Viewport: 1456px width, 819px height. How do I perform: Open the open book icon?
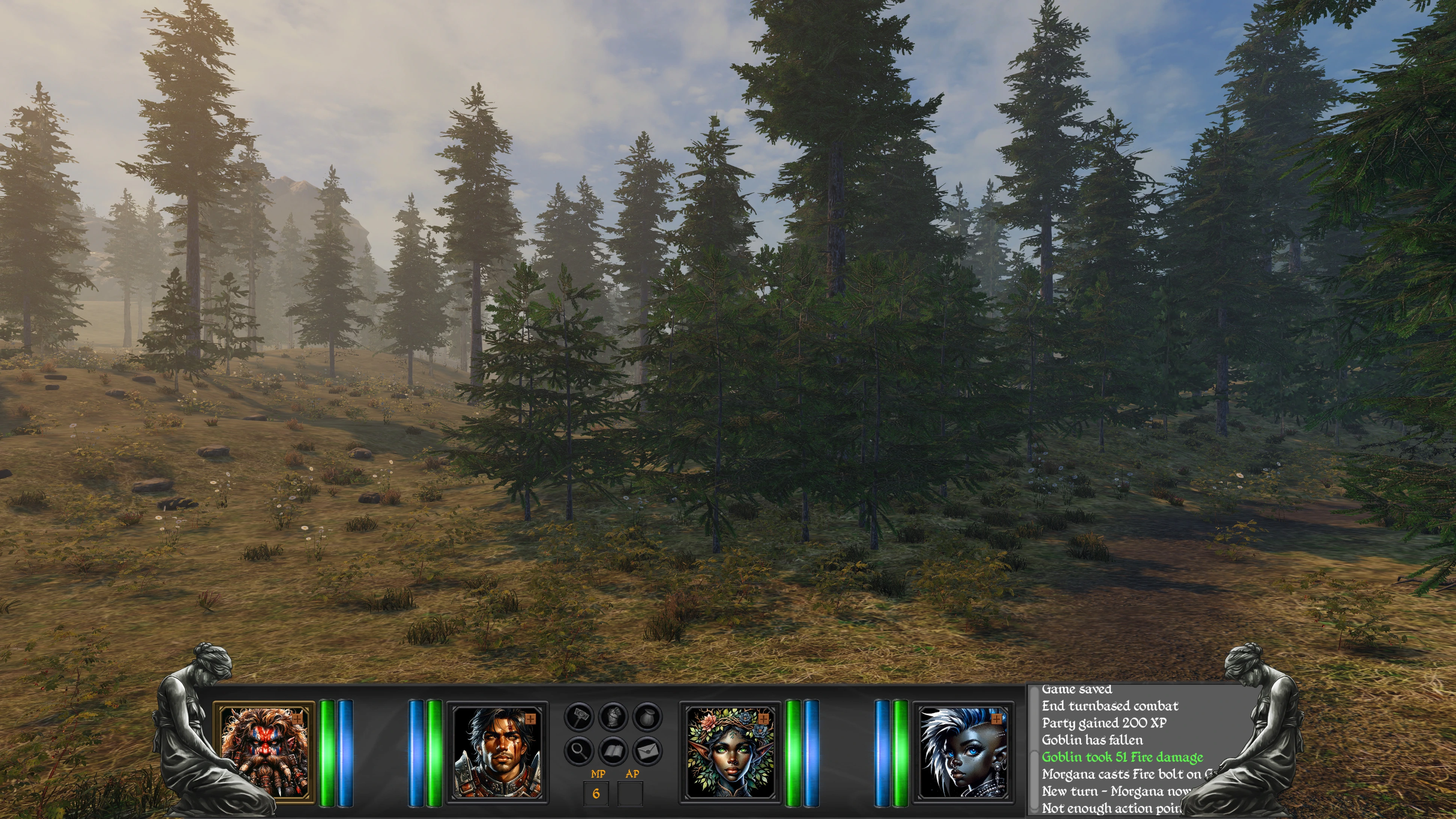pos(613,751)
